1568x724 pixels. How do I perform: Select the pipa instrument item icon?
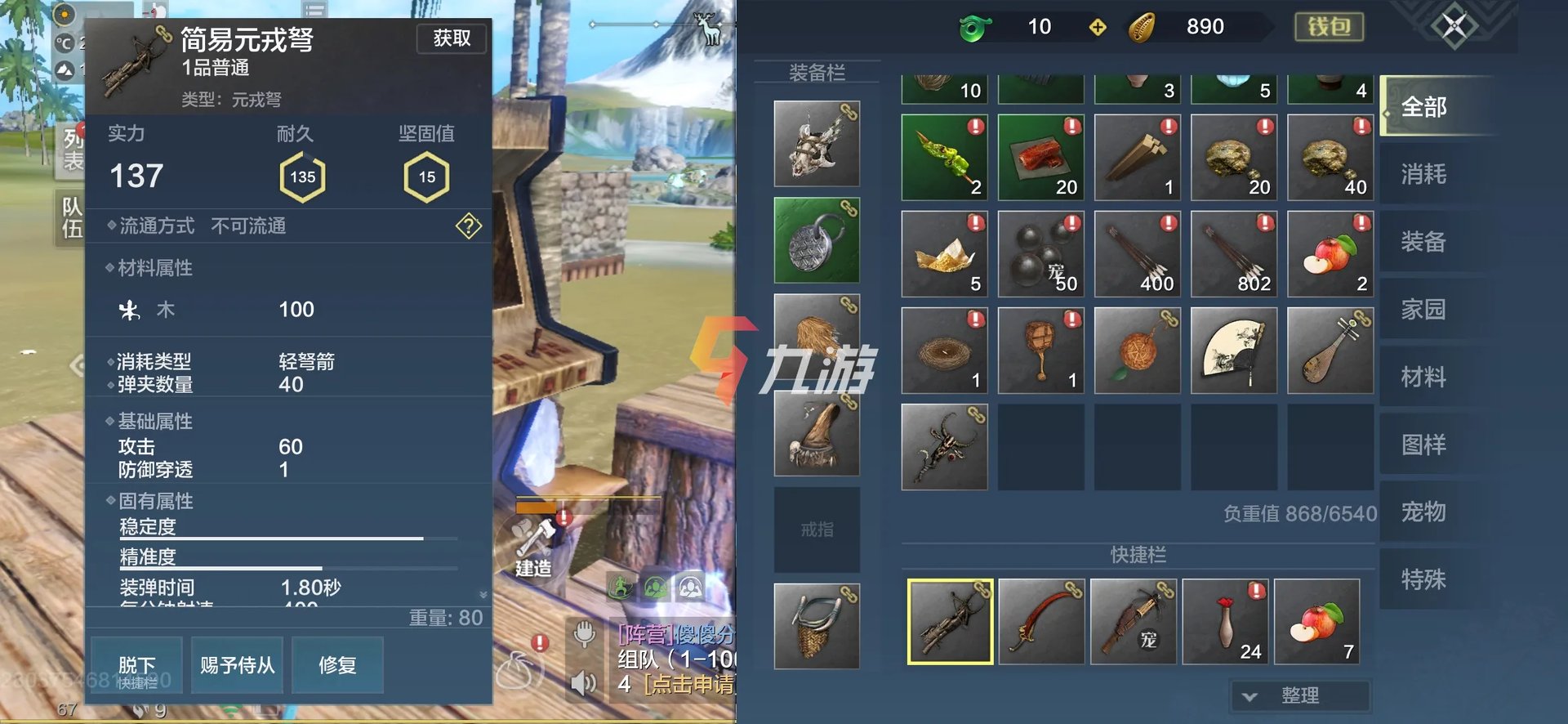(x=1330, y=351)
